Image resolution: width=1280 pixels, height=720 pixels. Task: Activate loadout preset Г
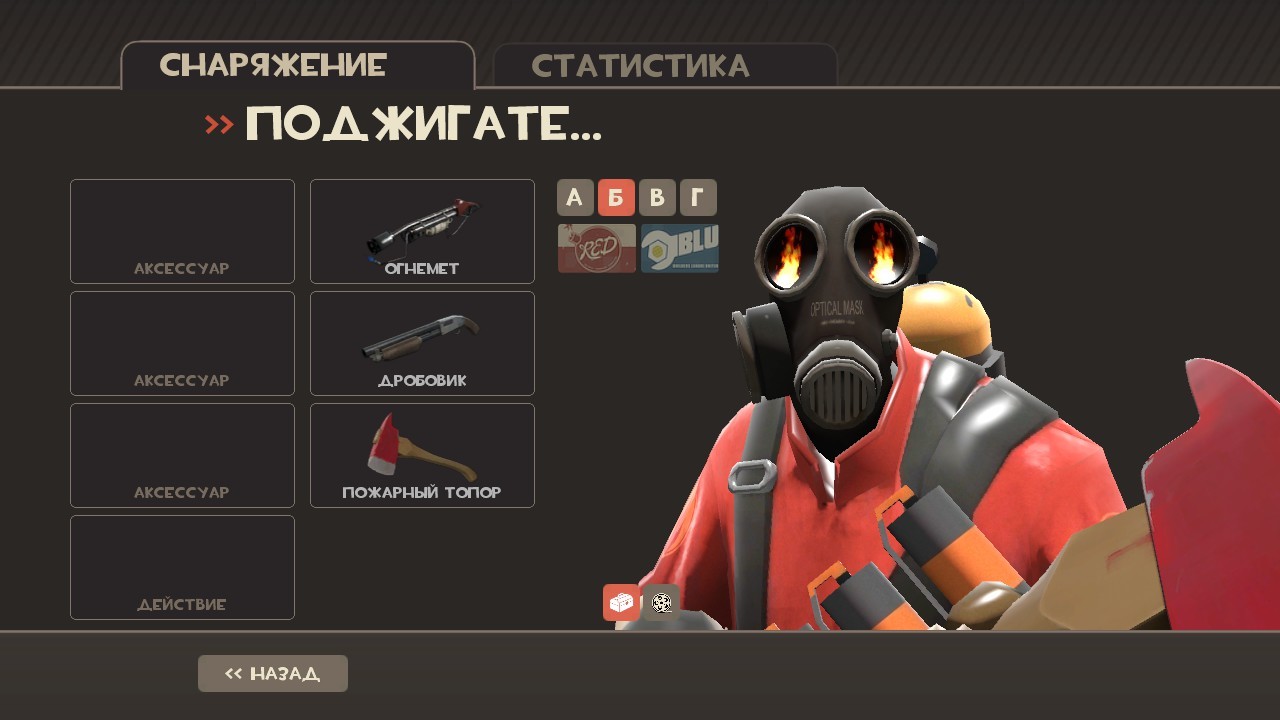[697, 197]
